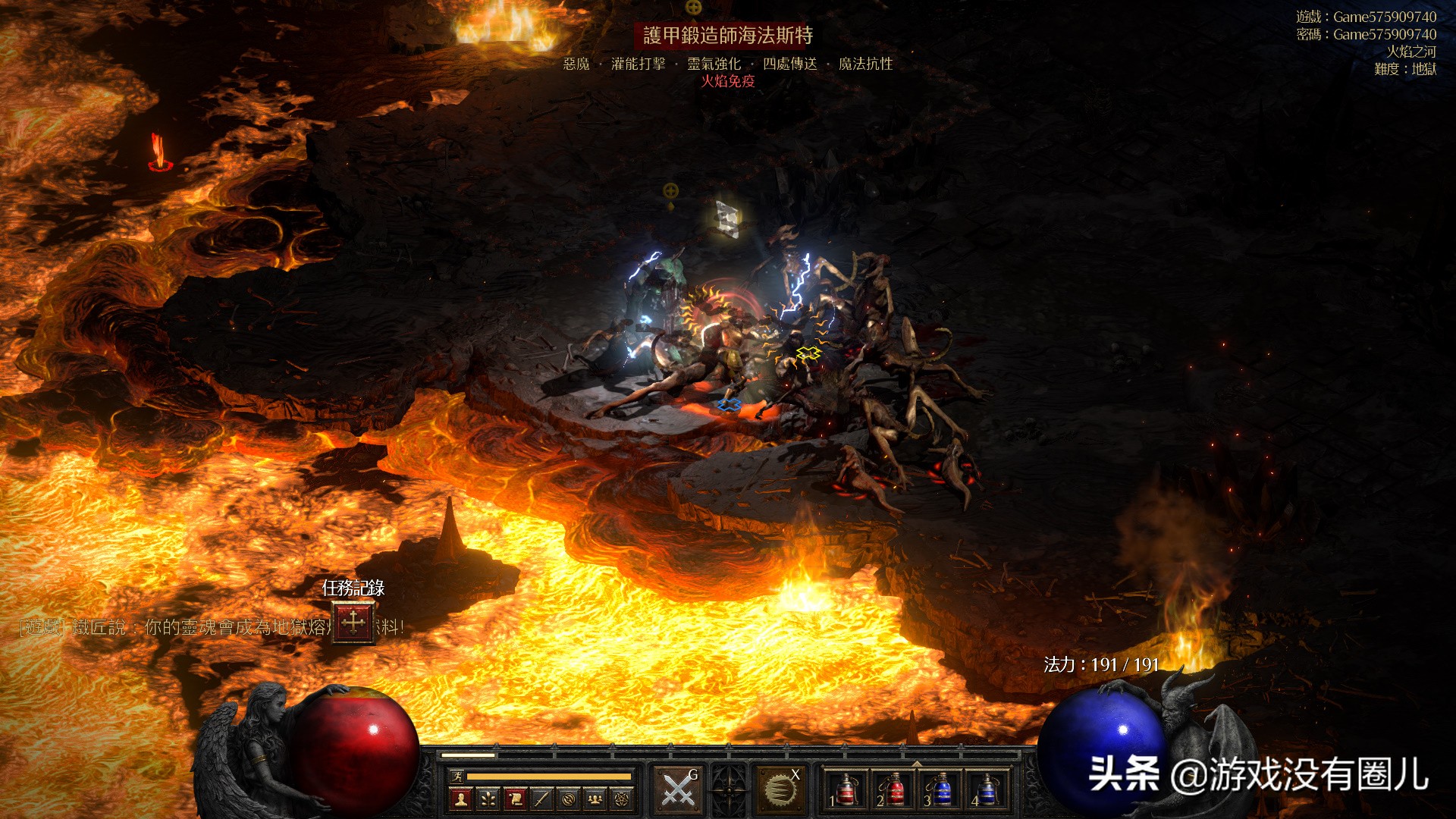
Task: Click the red scroll quest icon
Action: pos(515,798)
